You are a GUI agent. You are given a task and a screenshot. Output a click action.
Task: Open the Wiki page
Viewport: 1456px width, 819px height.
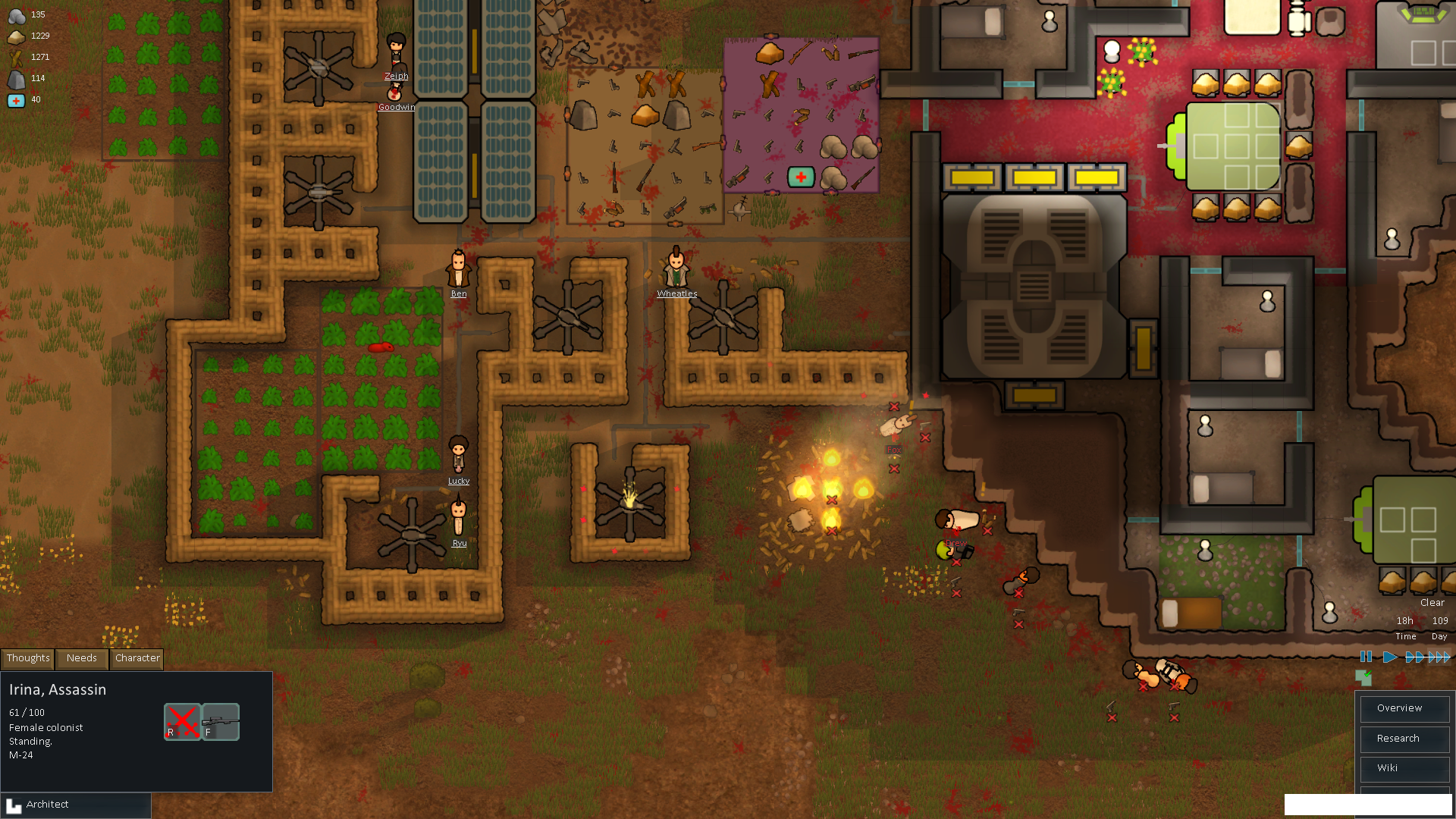tap(1404, 767)
